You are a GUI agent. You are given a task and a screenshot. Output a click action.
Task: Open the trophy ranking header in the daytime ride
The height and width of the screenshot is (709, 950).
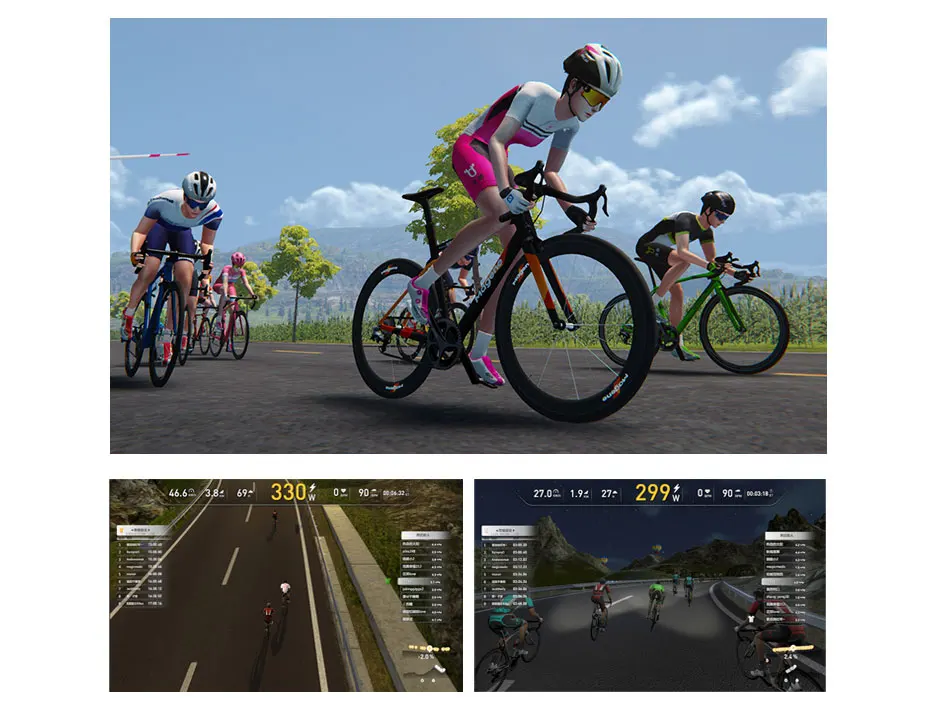141,529
